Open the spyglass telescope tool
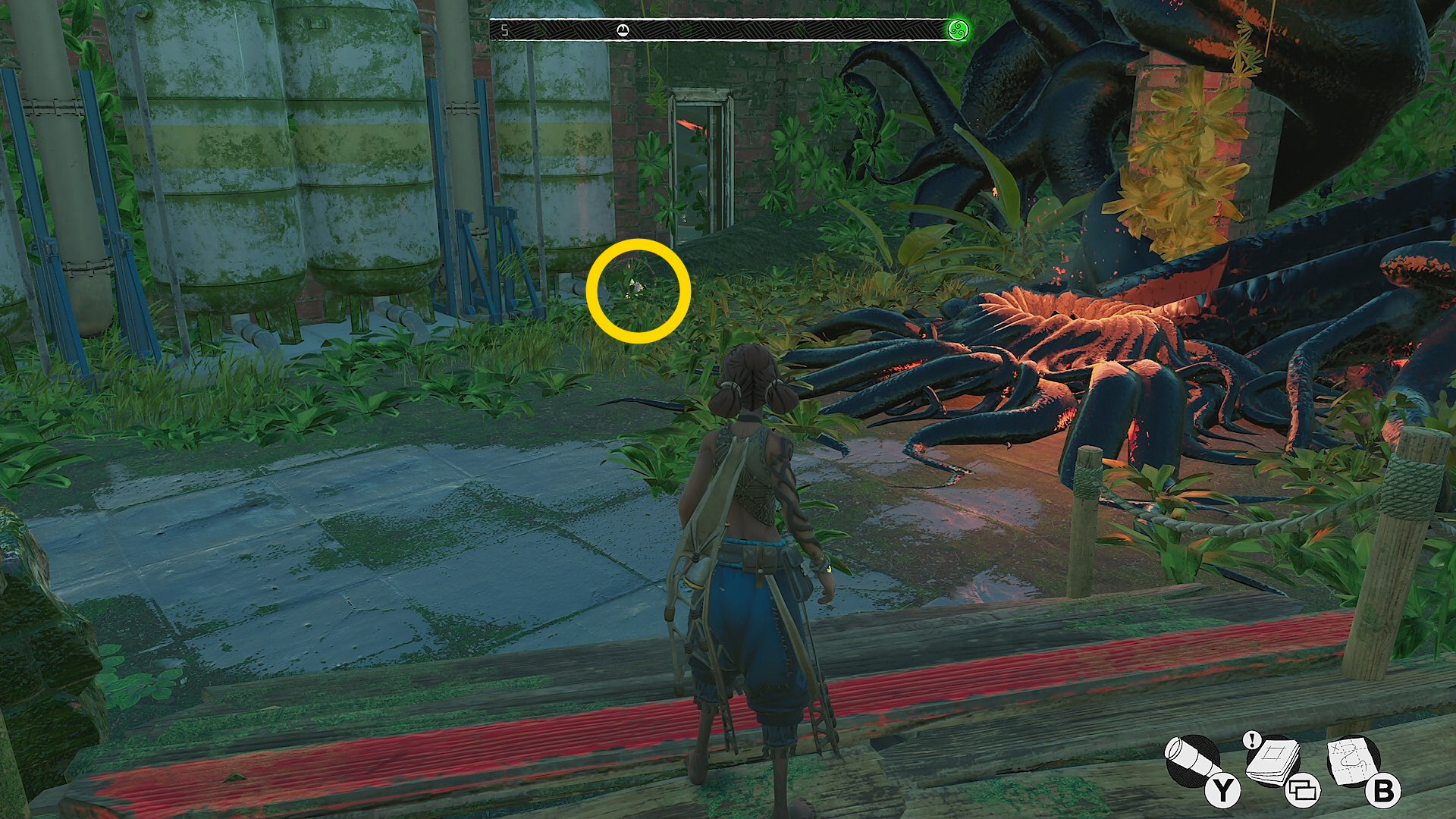 tap(1191, 761)
